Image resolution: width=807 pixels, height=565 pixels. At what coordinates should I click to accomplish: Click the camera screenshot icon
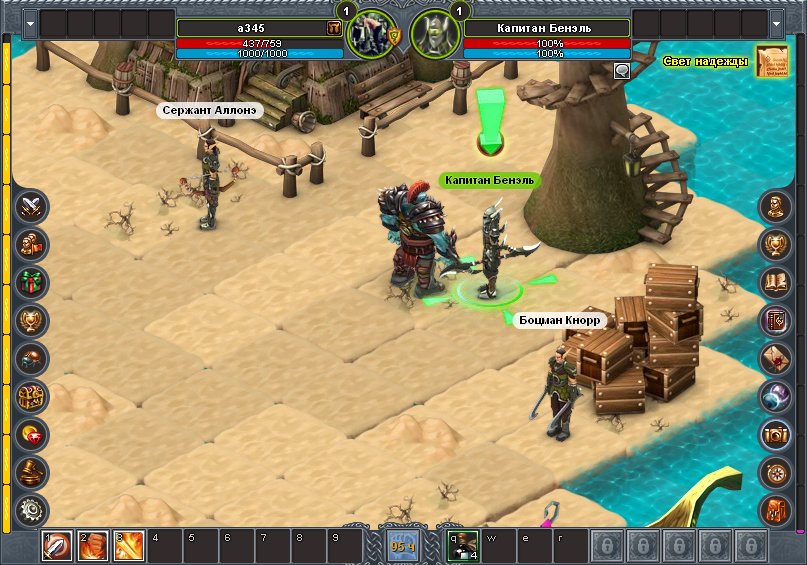tap(774, 435)
